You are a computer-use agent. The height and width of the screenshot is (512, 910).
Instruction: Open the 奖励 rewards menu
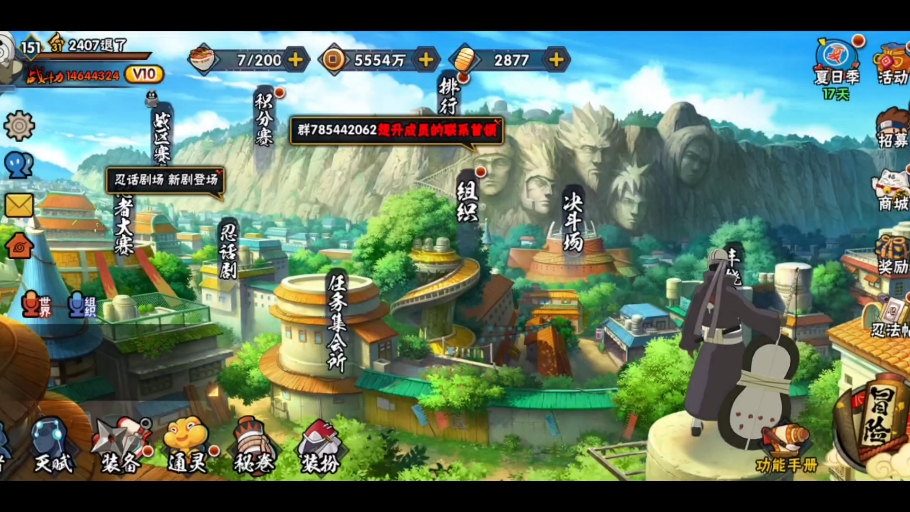(891, 254)
